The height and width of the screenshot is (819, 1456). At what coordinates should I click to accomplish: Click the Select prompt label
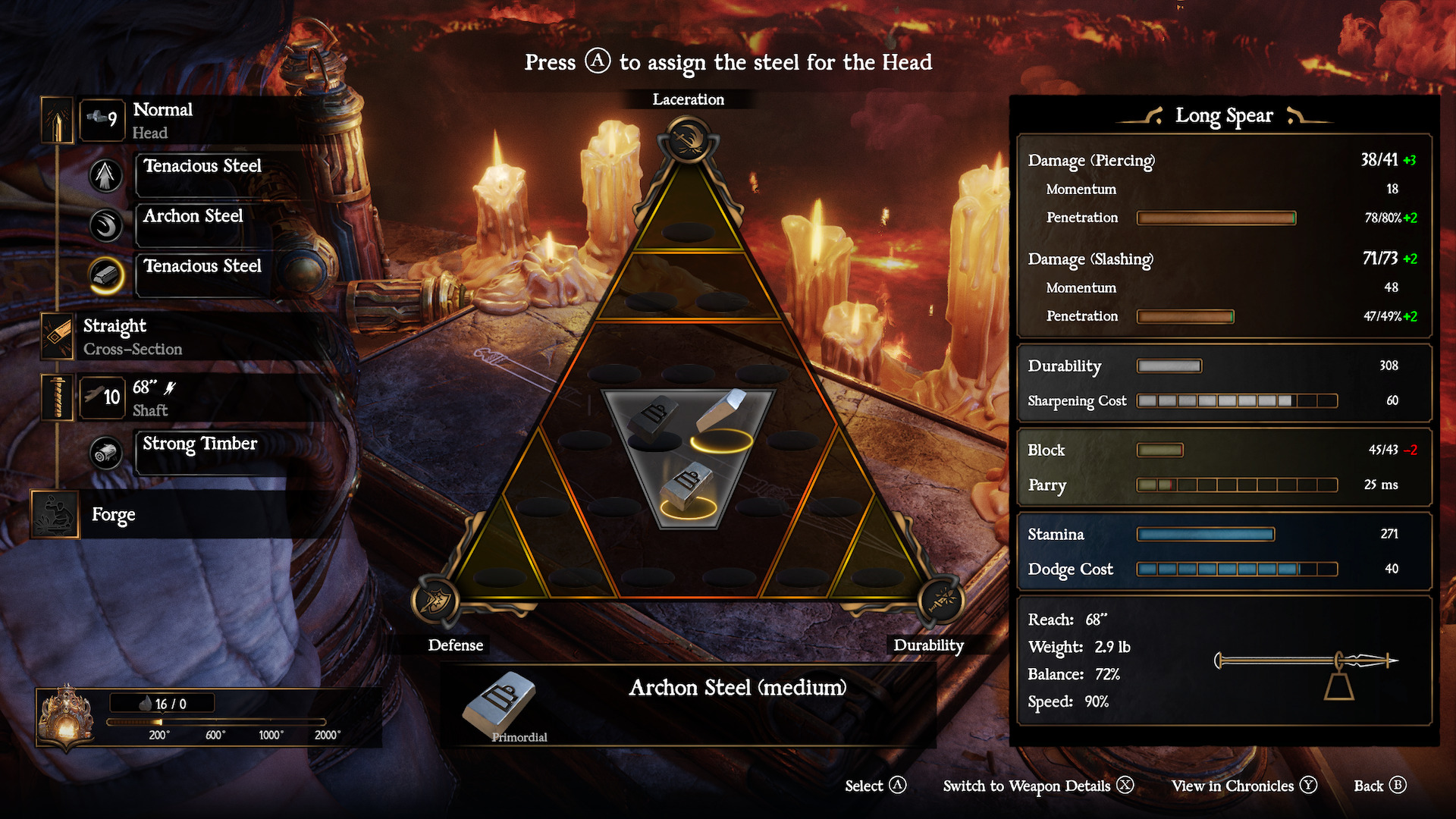click(x=875, y=786)
